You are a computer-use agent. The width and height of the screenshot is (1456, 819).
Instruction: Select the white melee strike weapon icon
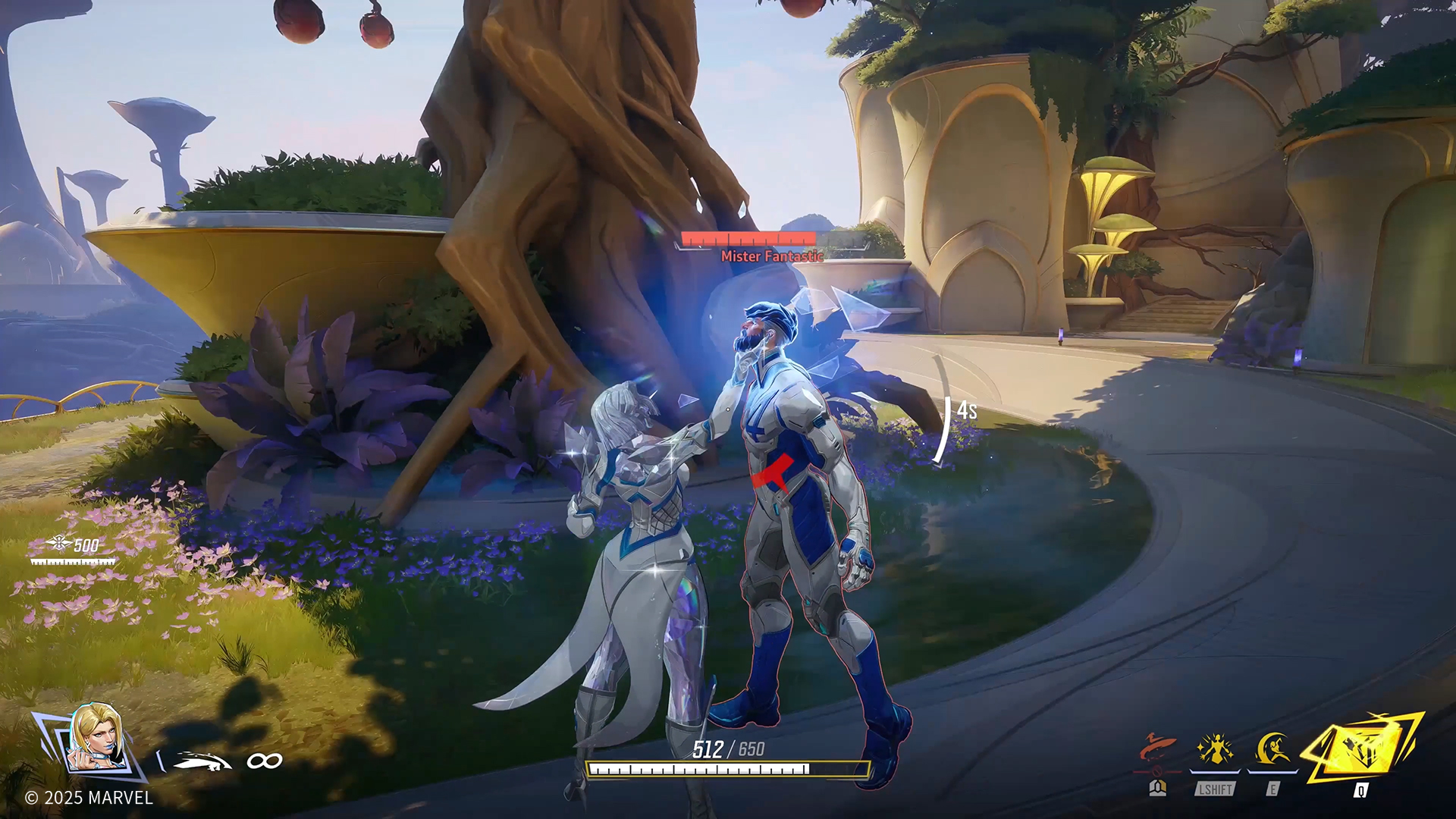[x=201, y=761]
